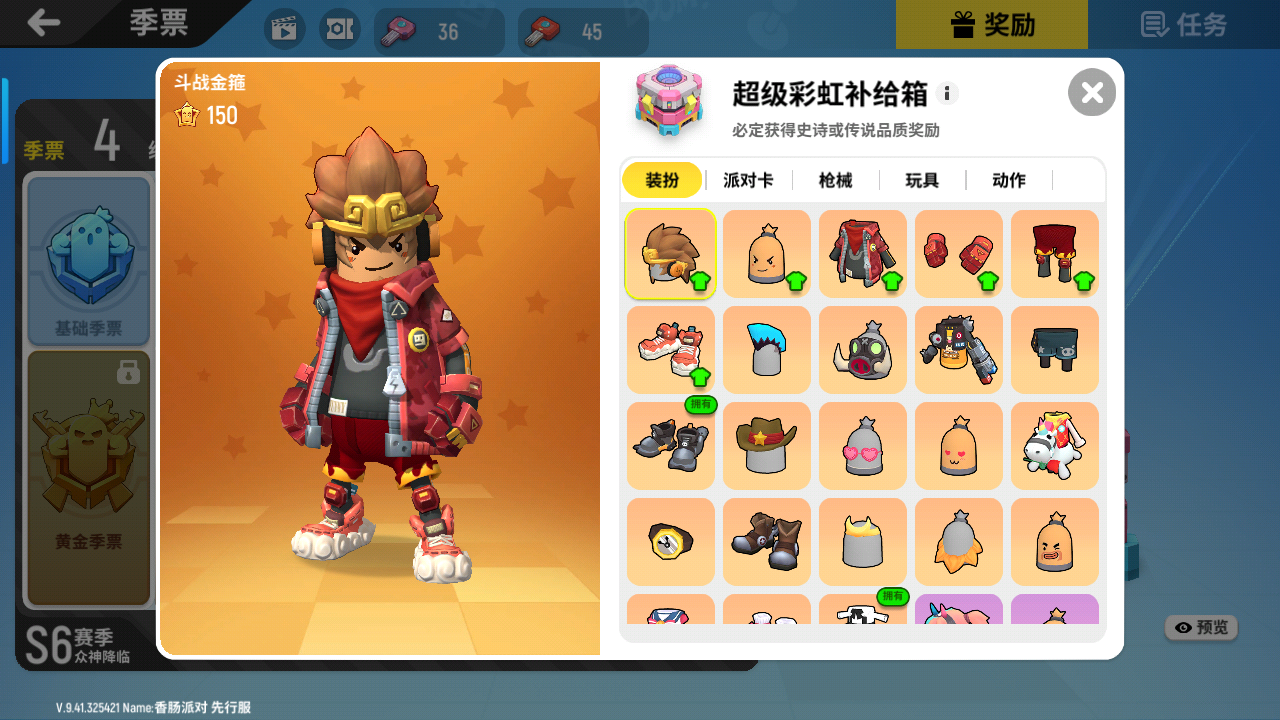Switch to the 枪械 tab

coord(836,180)
